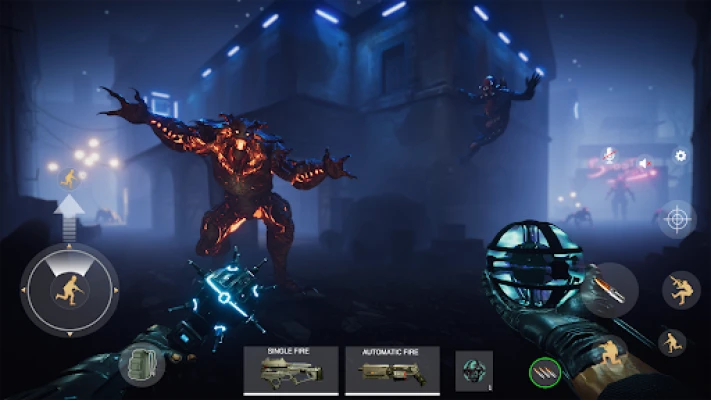Open the backpack inventory
This screenshot has height=400, width=711.
coord(141,362)
